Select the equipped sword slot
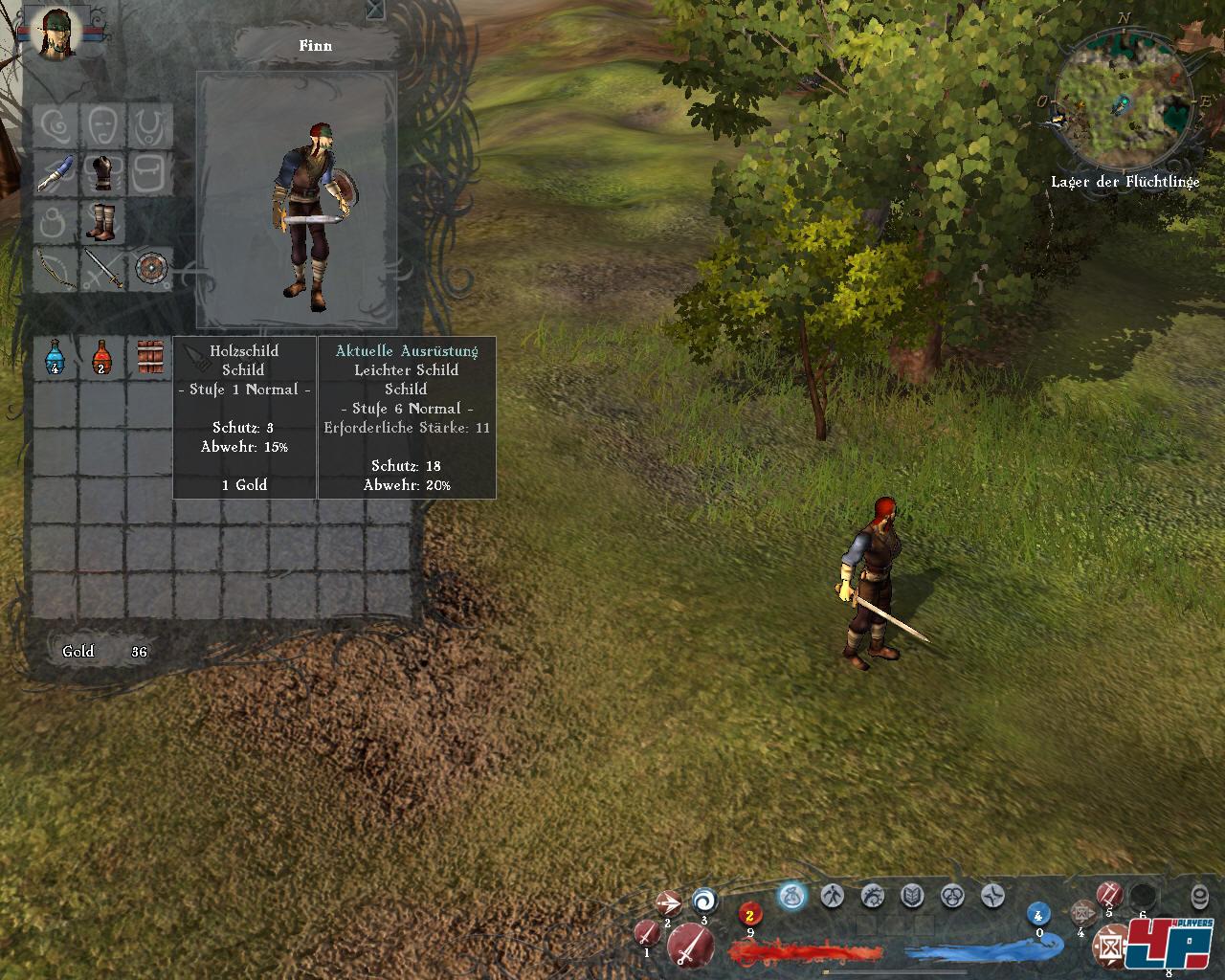Viewport: 1225px width, 980px height. pos(103,269)
